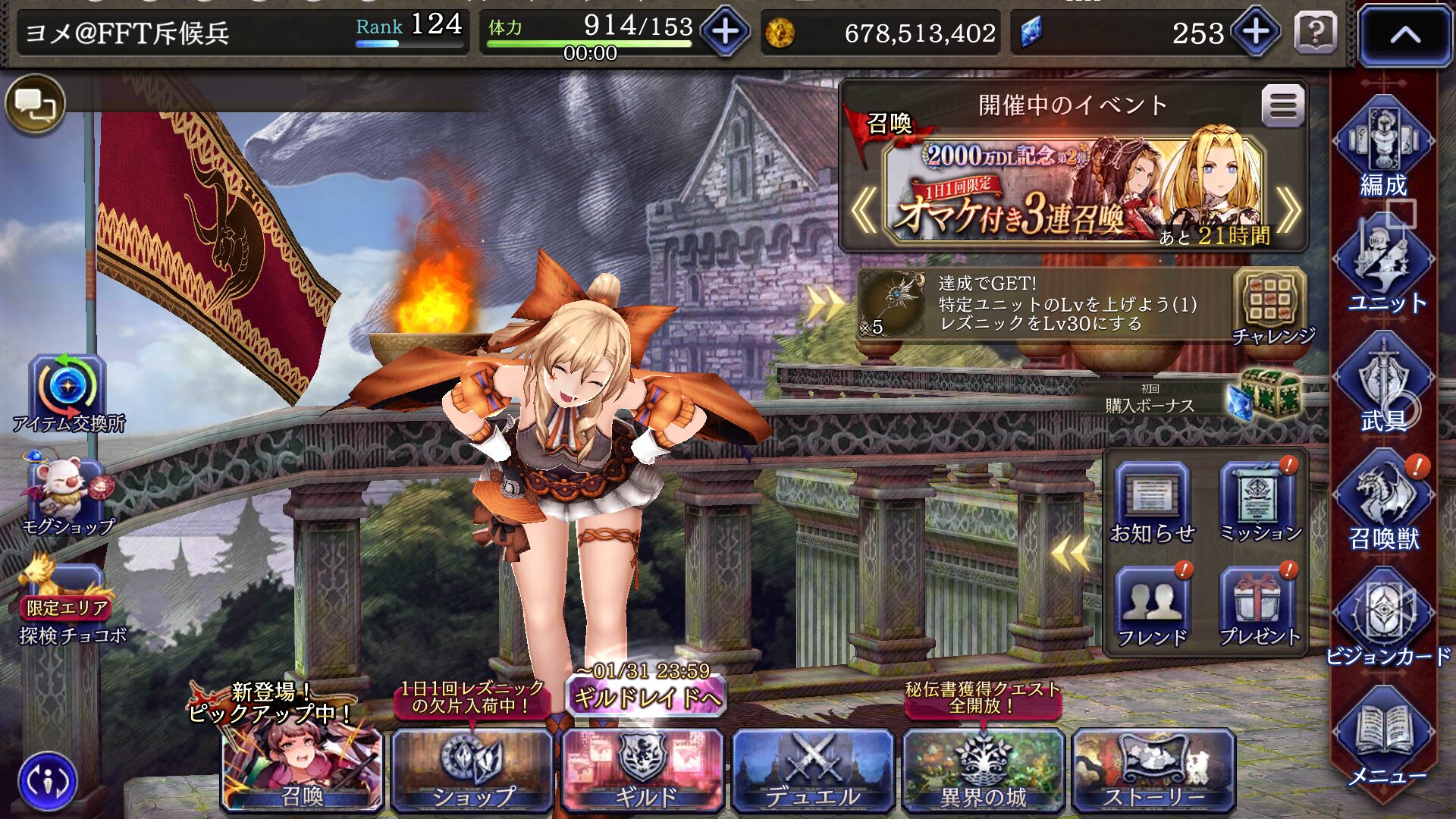Open the chat bubble icon
This screenshot has height=819, width=1456.
click(x=35, y=104)
